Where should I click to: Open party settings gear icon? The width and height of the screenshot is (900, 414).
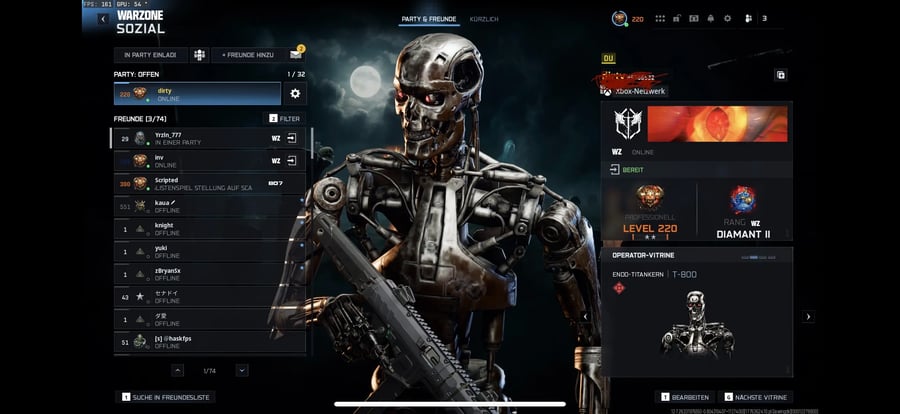pyautogui.click(x=295, y=93)
